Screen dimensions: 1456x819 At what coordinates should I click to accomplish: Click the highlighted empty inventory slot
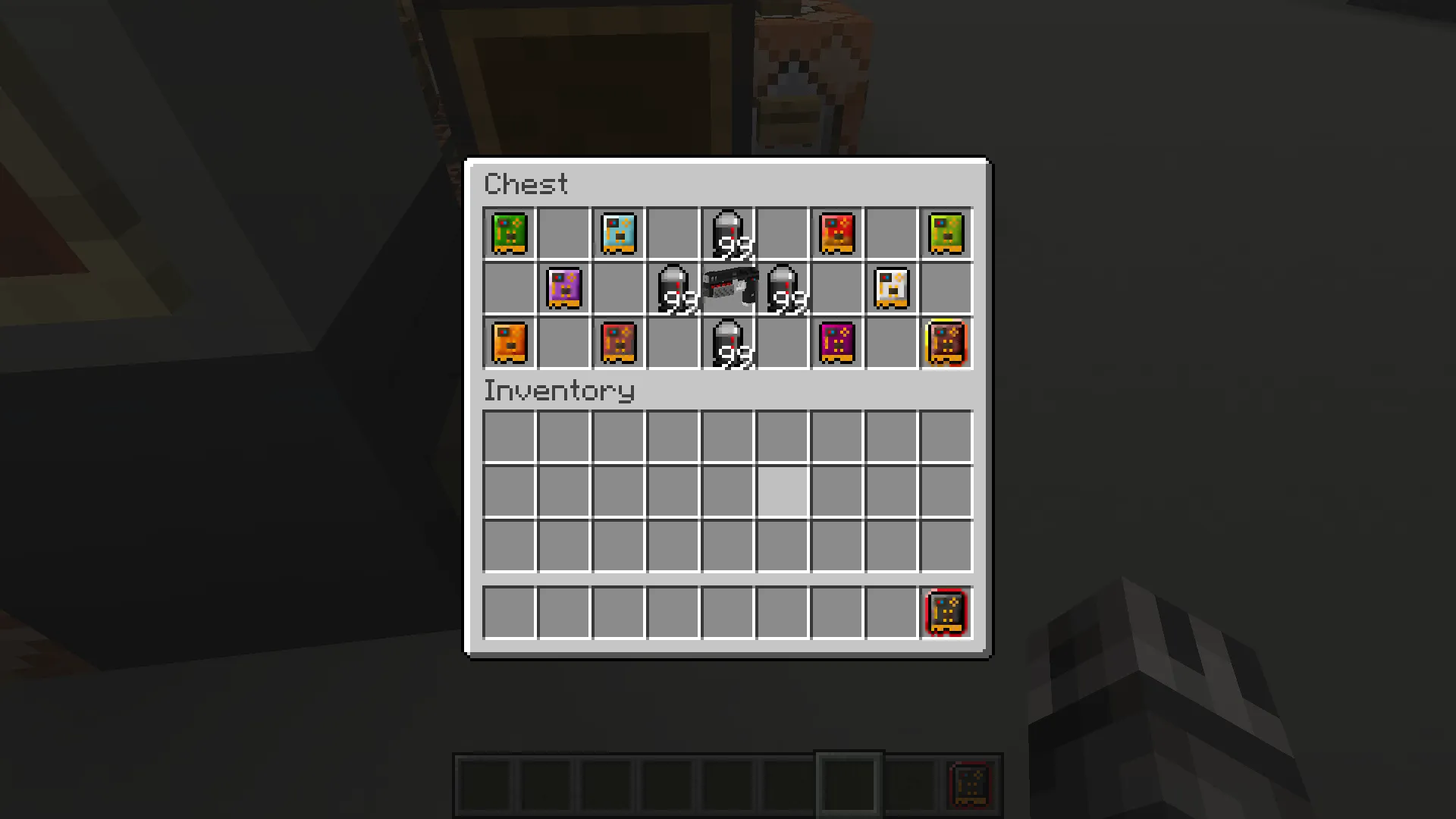781,491
